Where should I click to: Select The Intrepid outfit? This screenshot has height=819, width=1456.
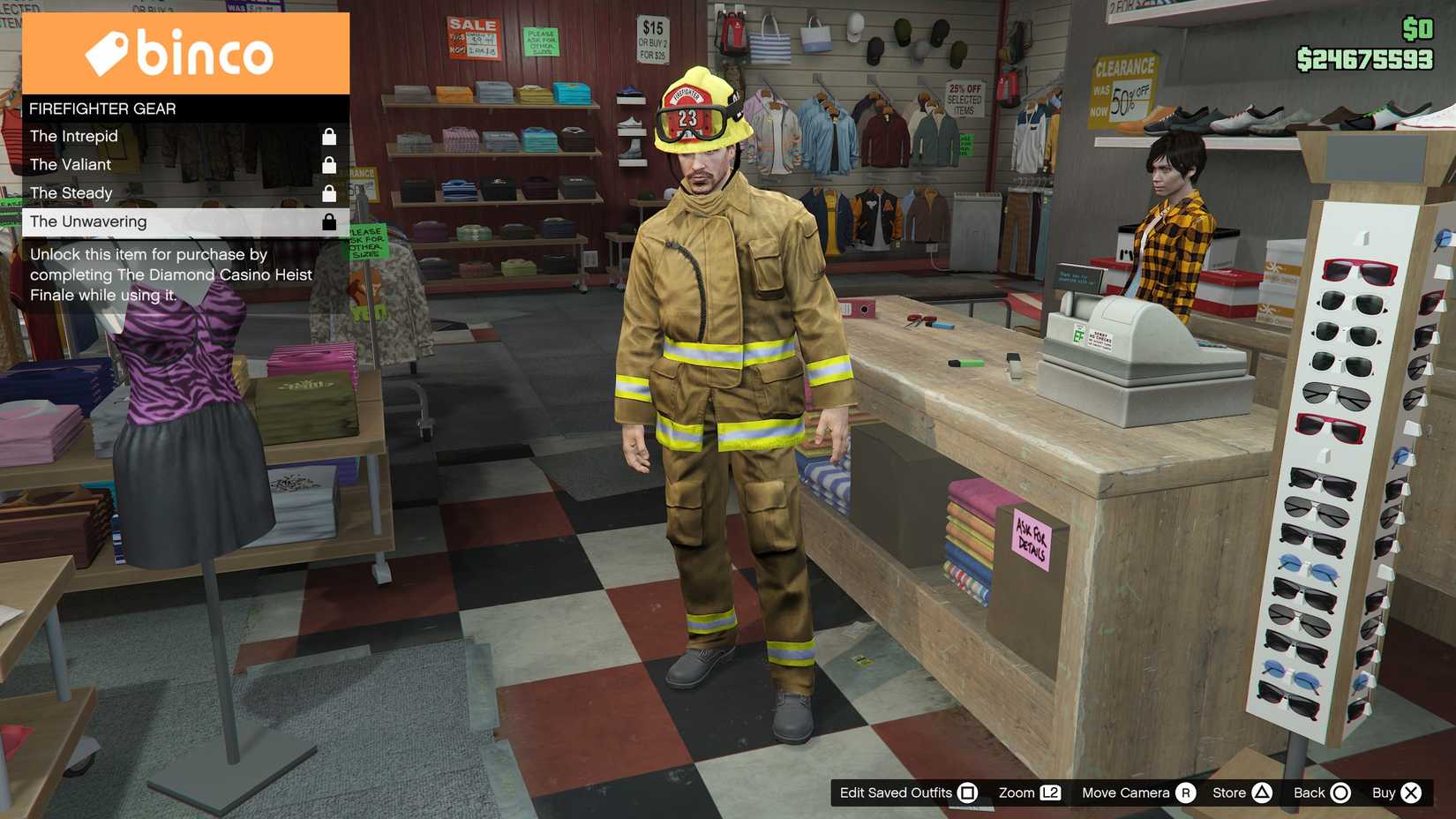click(74, 136)
